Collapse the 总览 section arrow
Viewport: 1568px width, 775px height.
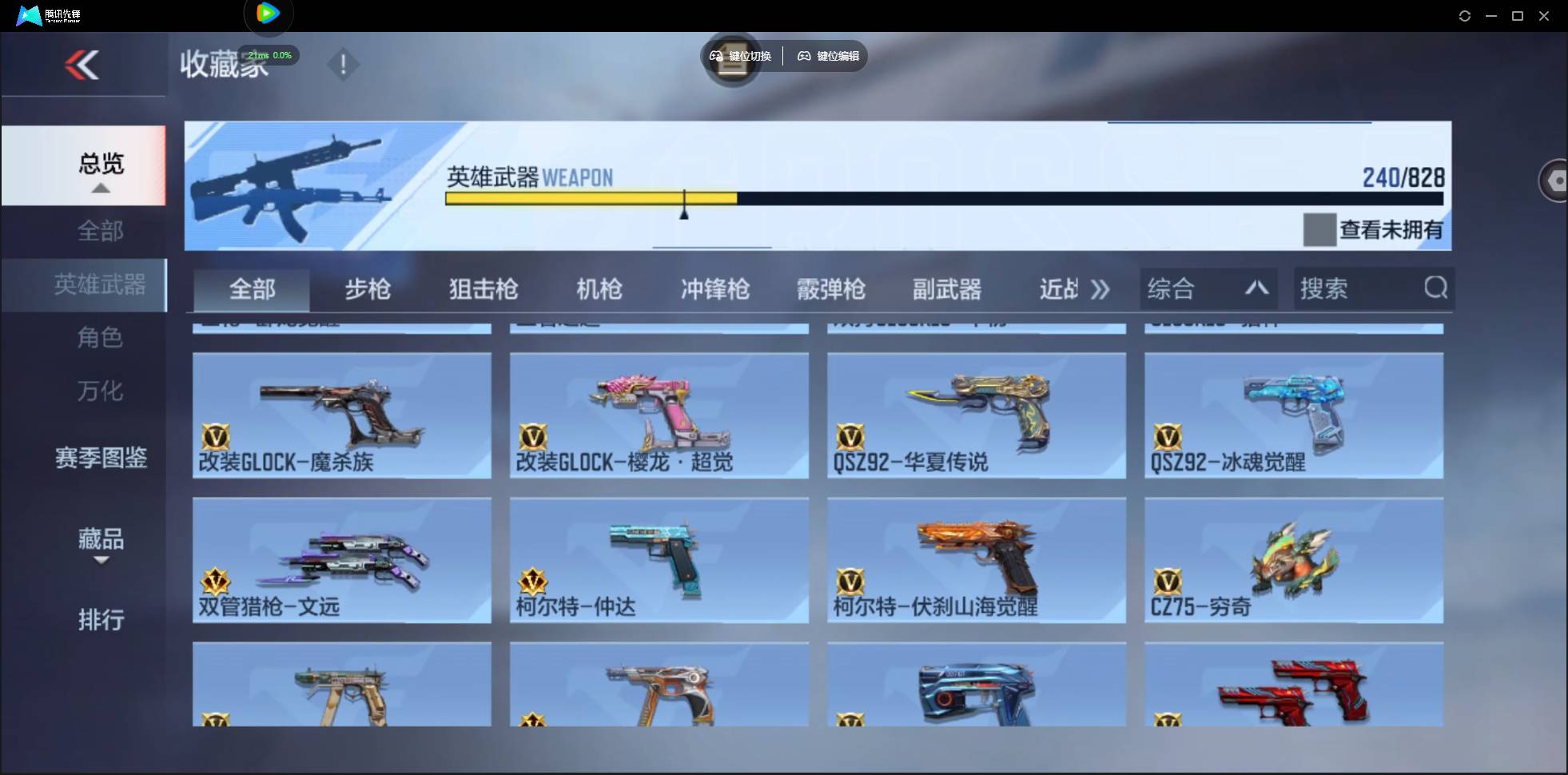click(100, 188)
